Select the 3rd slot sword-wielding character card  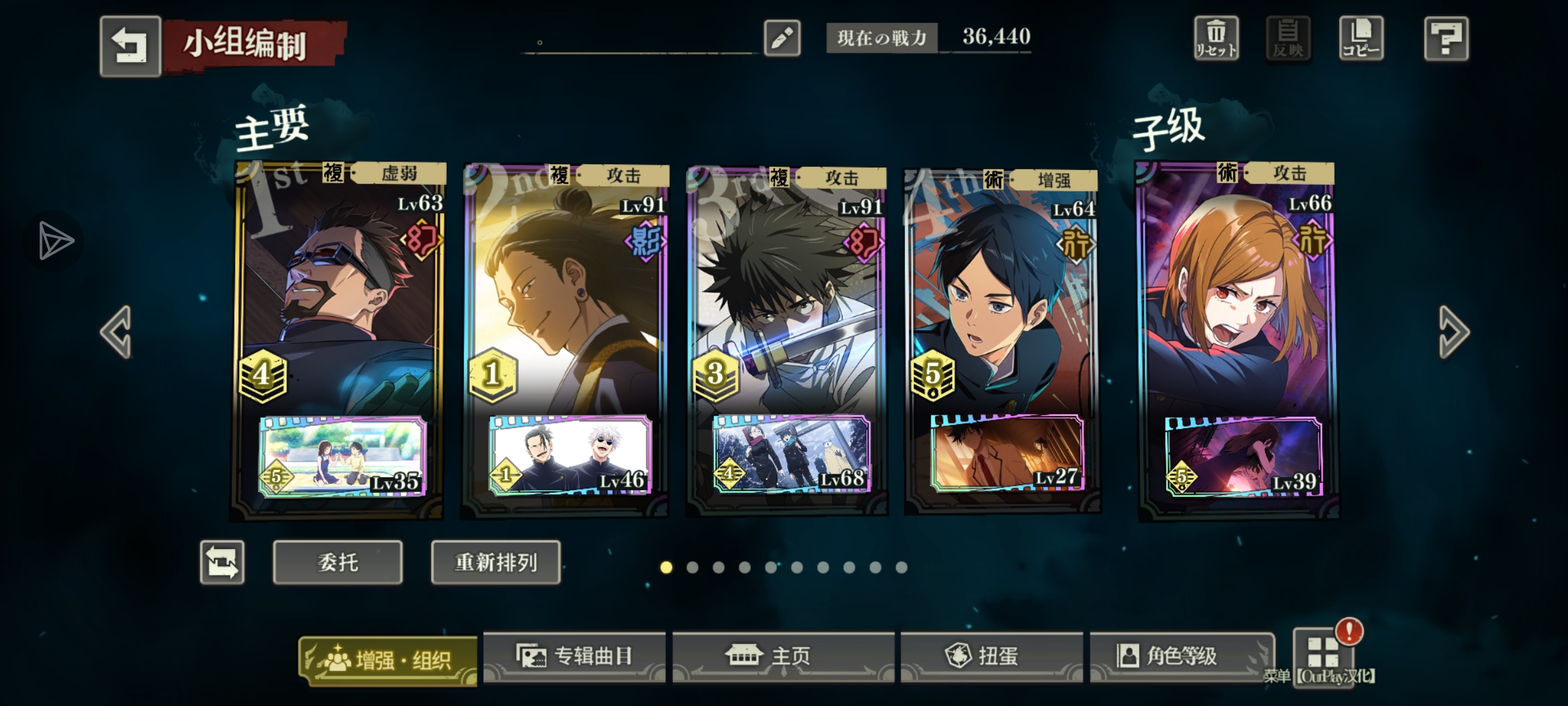point(787,294)
